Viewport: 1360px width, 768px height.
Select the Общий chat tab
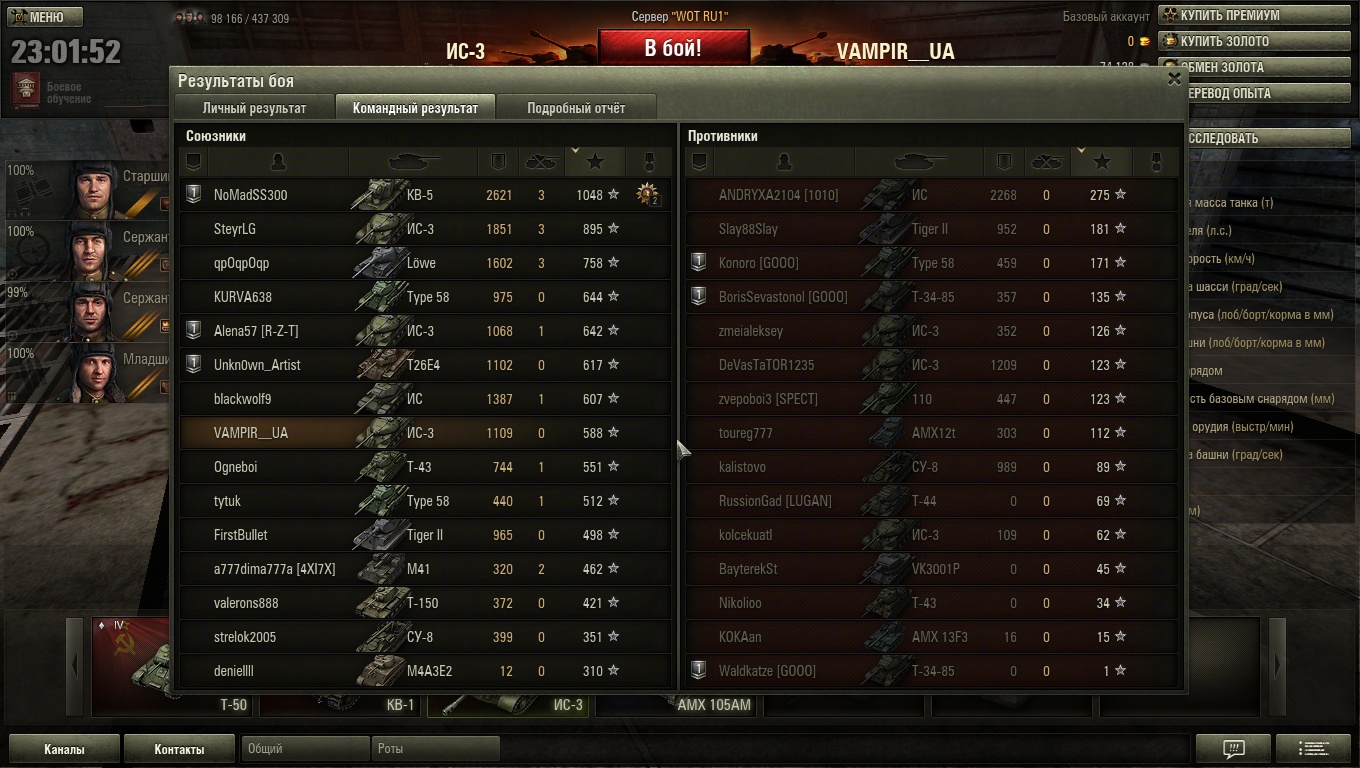click(x=305, y=748)
